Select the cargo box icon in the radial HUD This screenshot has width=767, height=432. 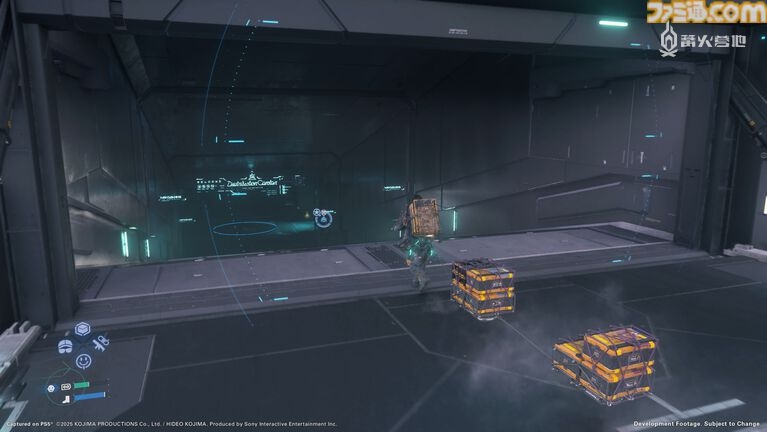(83, 330)
